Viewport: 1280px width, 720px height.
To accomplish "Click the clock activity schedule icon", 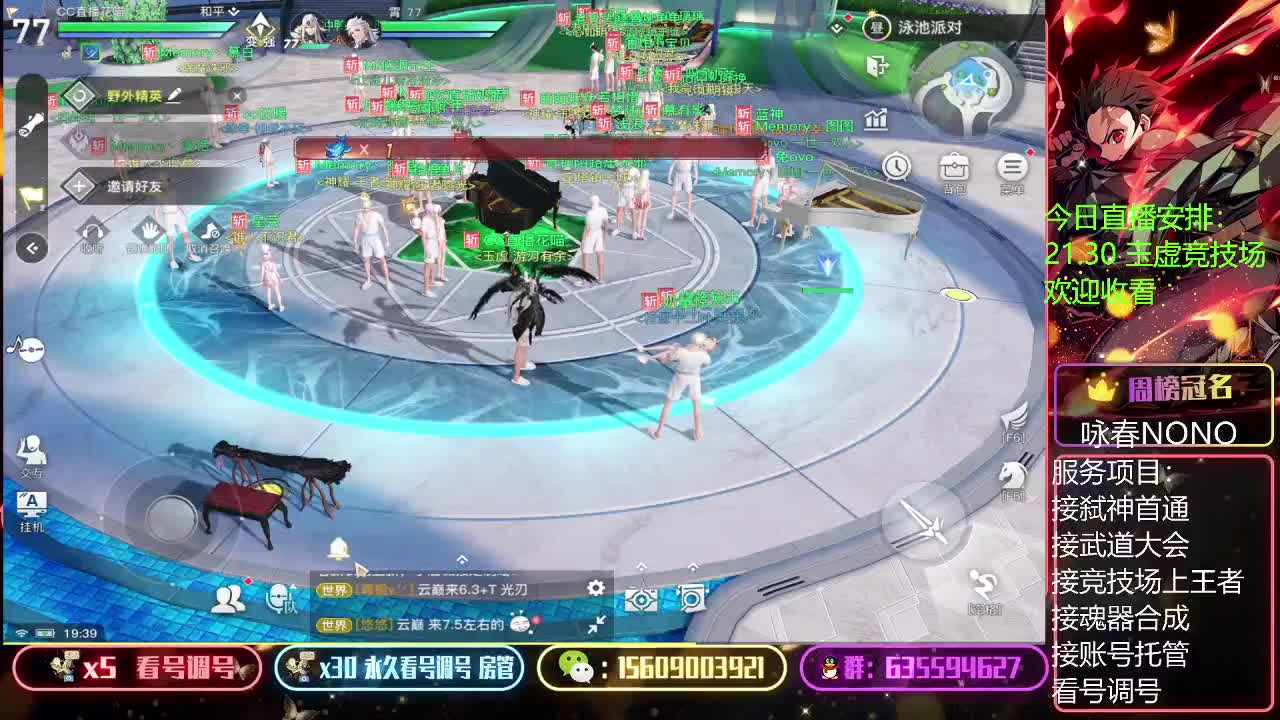I will (x=897, y=165).
